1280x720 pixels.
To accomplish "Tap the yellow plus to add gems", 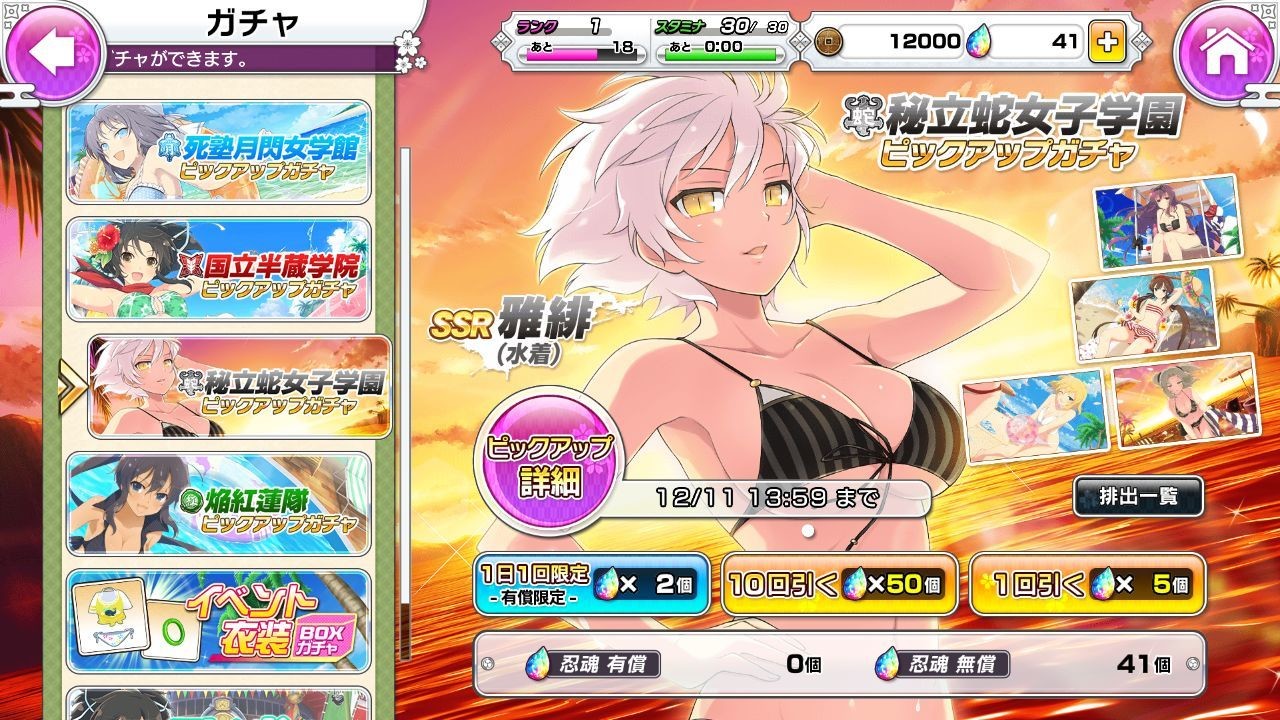I will click(1107, 42).
